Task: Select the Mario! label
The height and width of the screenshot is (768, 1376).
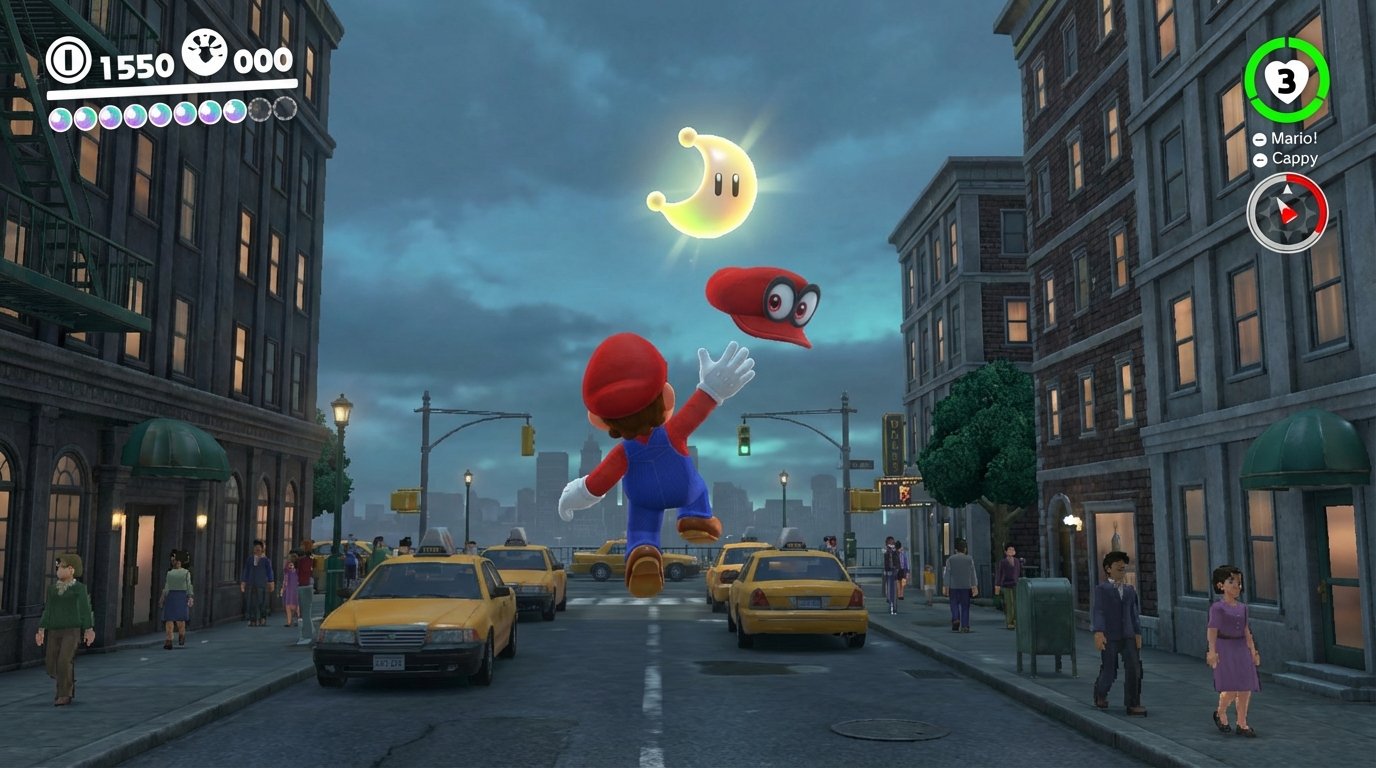Action: tap(1293, 139)
